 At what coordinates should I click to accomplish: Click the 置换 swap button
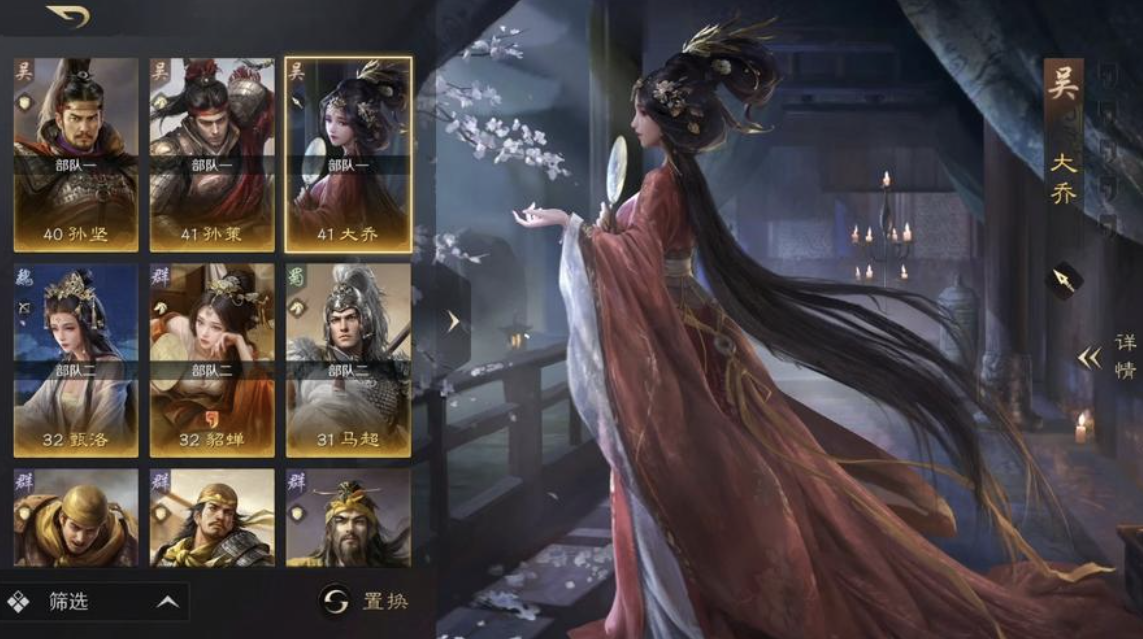(364, 601)
